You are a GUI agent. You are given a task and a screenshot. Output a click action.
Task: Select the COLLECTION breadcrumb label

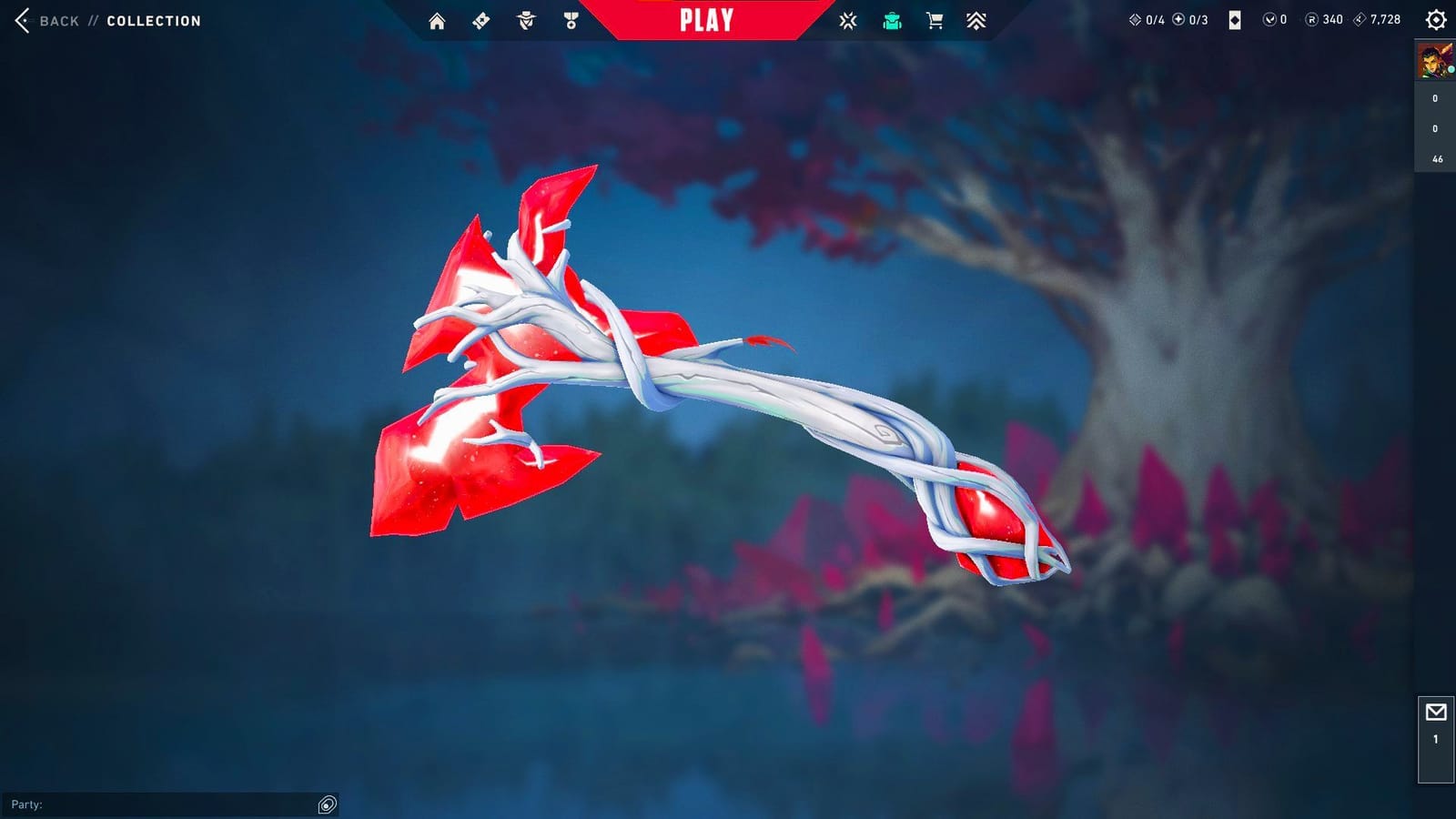click(152, 21)
